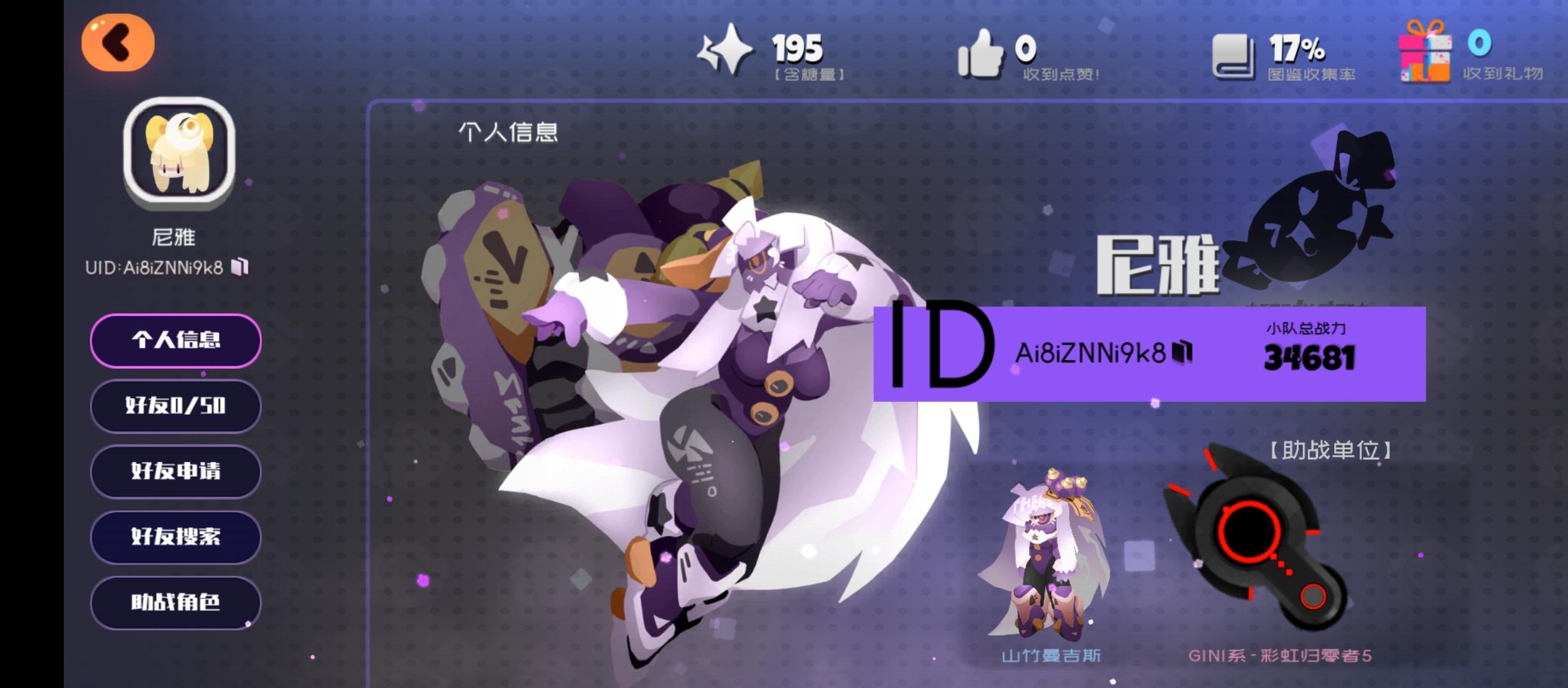Viewport: 1568px width, 688px height.
Task: Open the 好友申请 section
Action: (x=175, y=472)
